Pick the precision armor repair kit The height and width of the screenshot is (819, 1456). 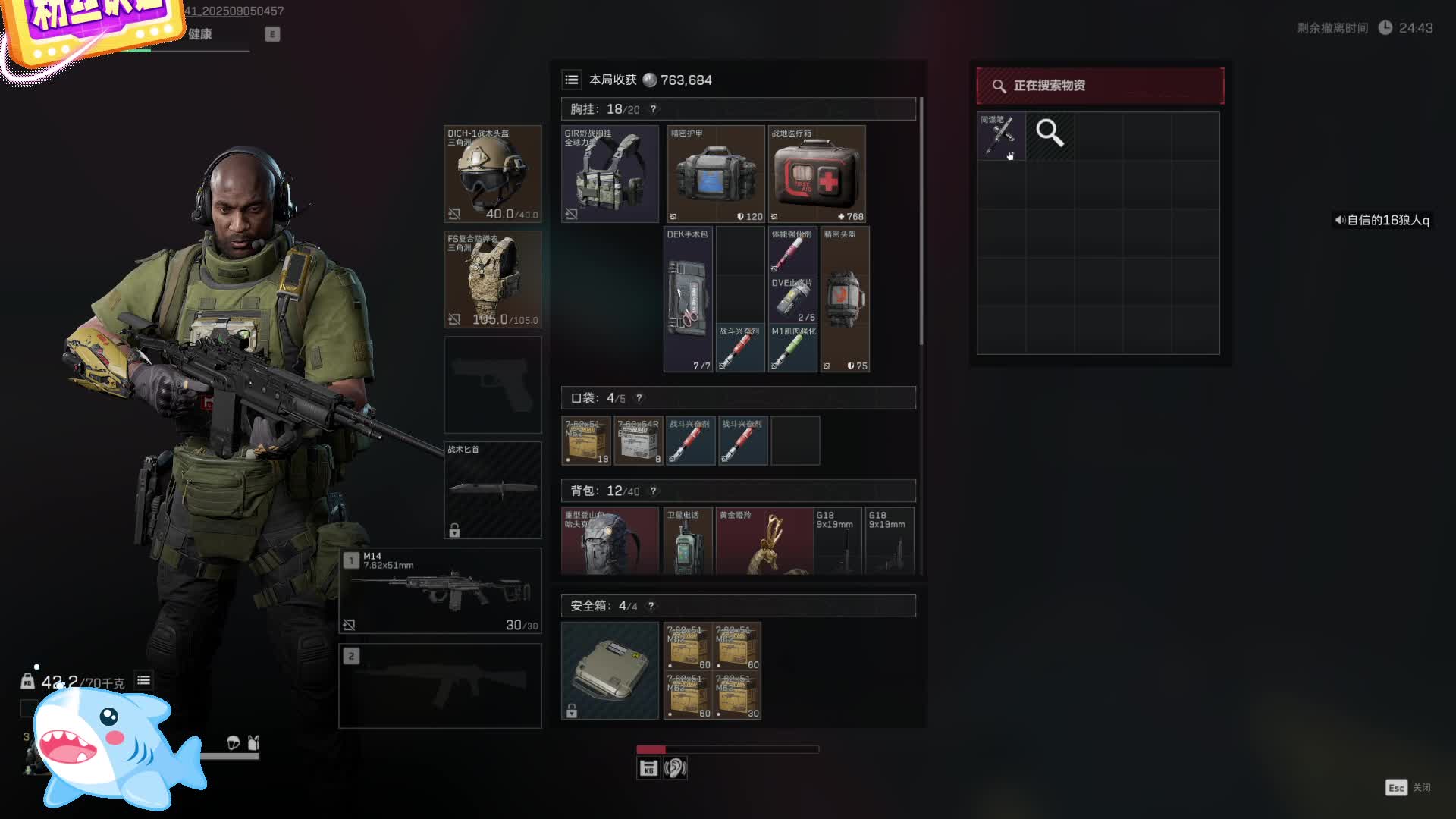[715, 174]
